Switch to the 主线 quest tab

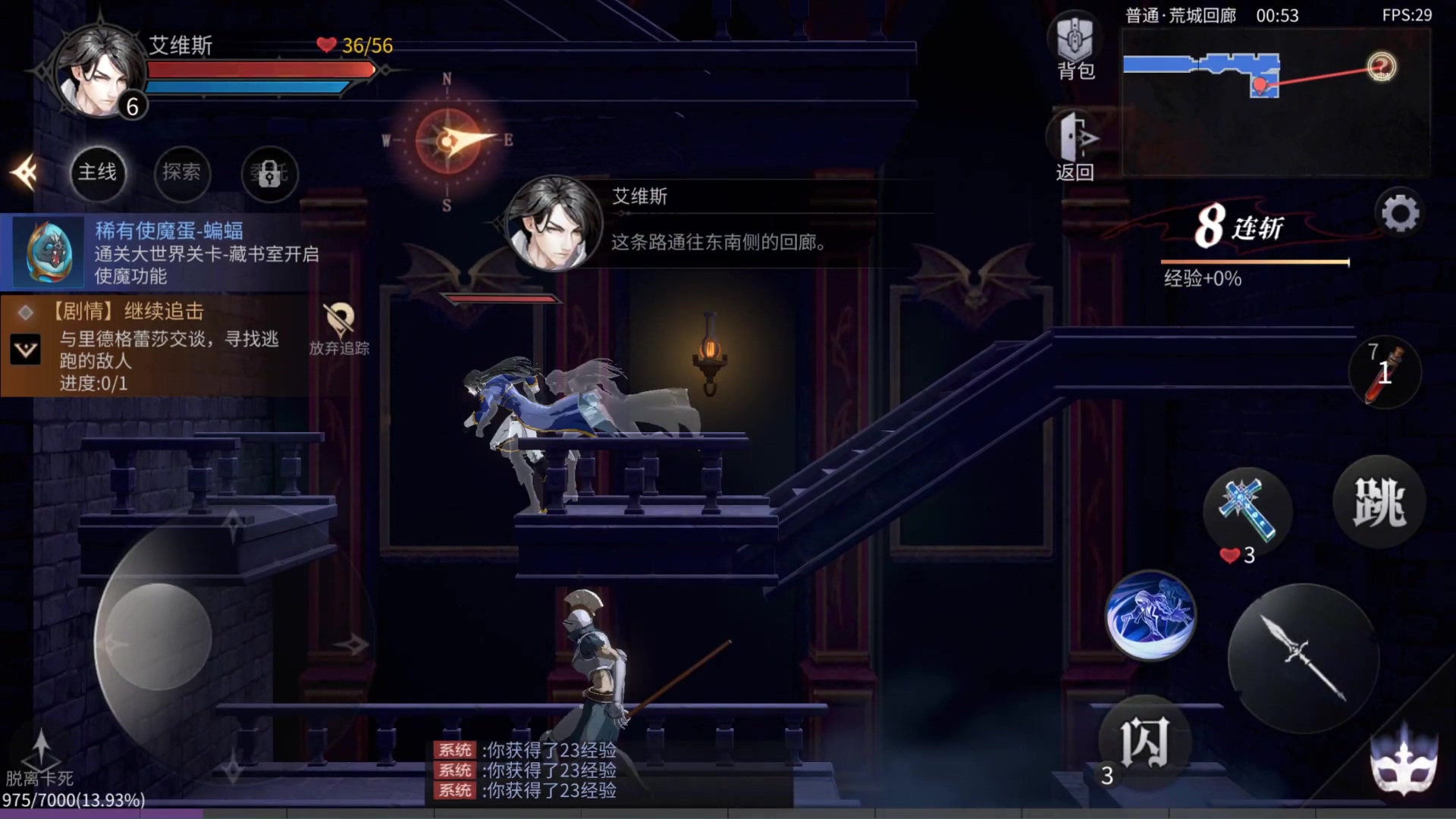tap(98, 173)
